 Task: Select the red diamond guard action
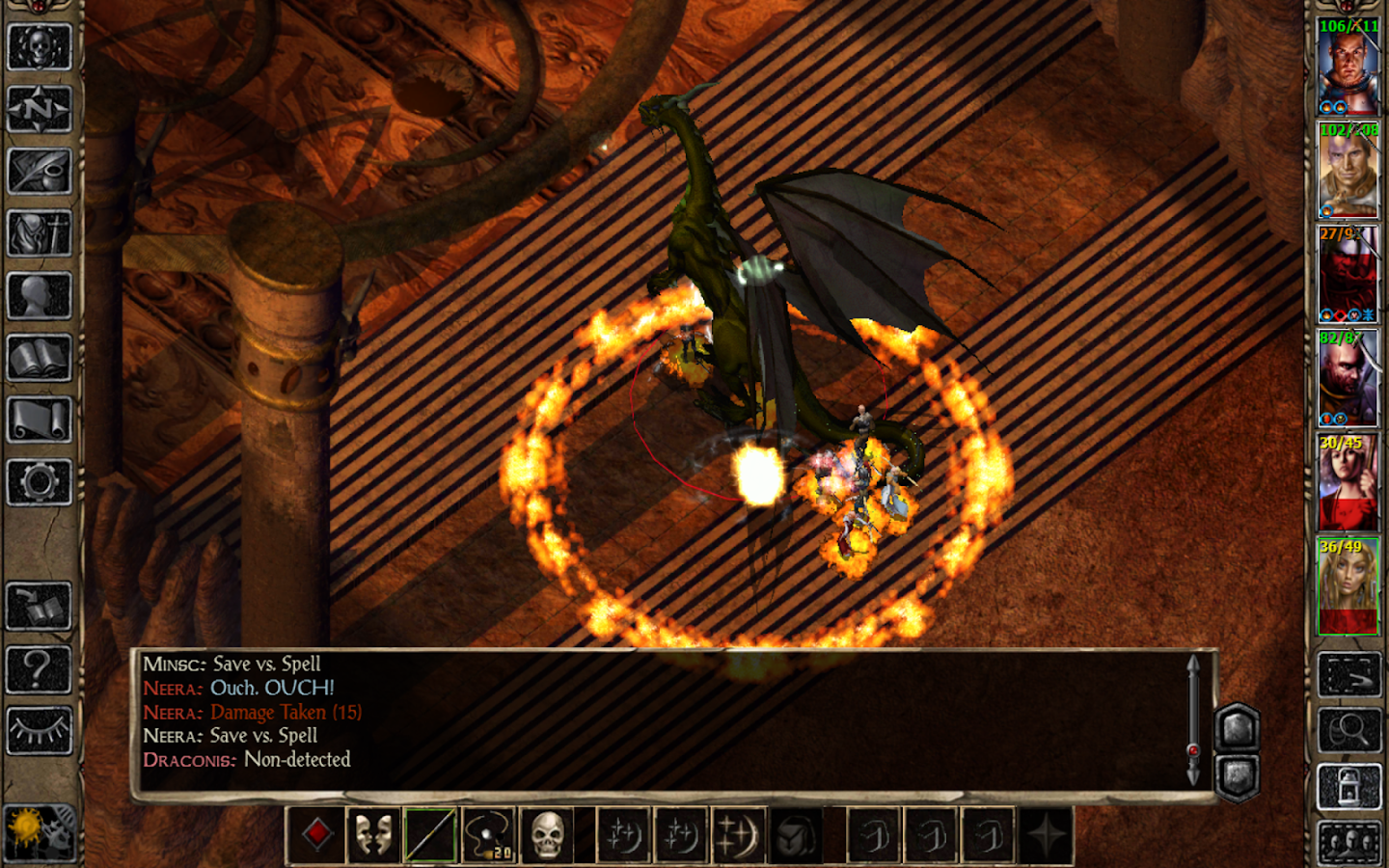318,835
